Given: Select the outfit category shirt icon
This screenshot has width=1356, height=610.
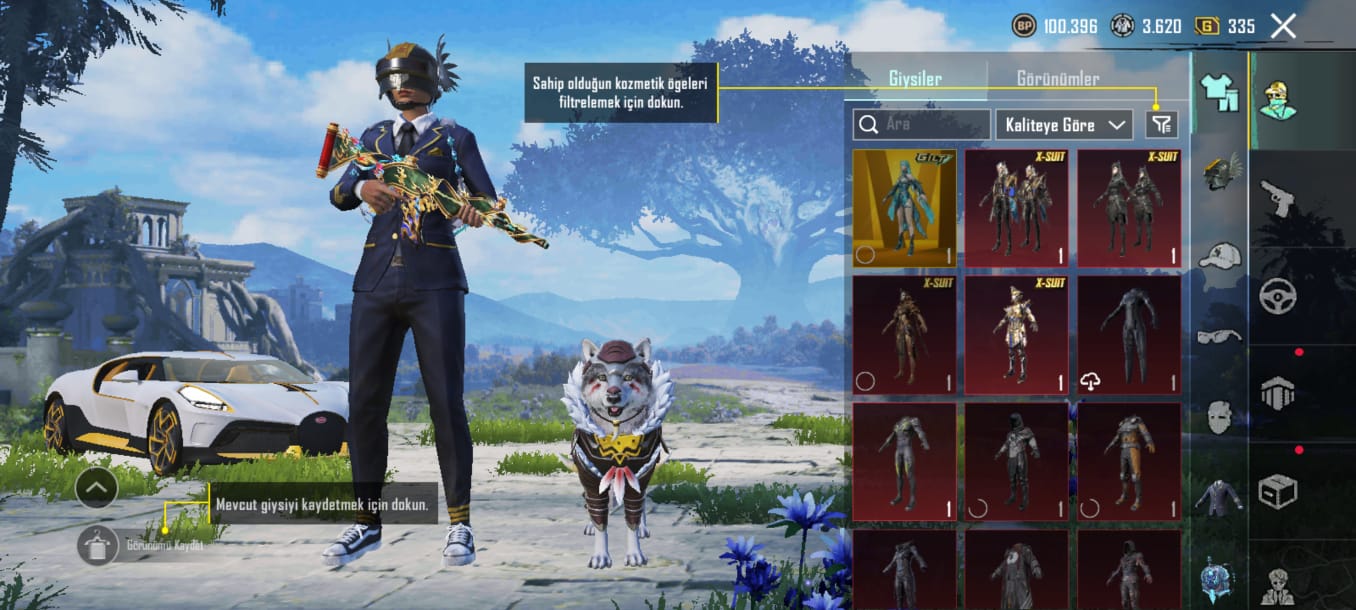Looking at the screenshot, I should 1219,93.
